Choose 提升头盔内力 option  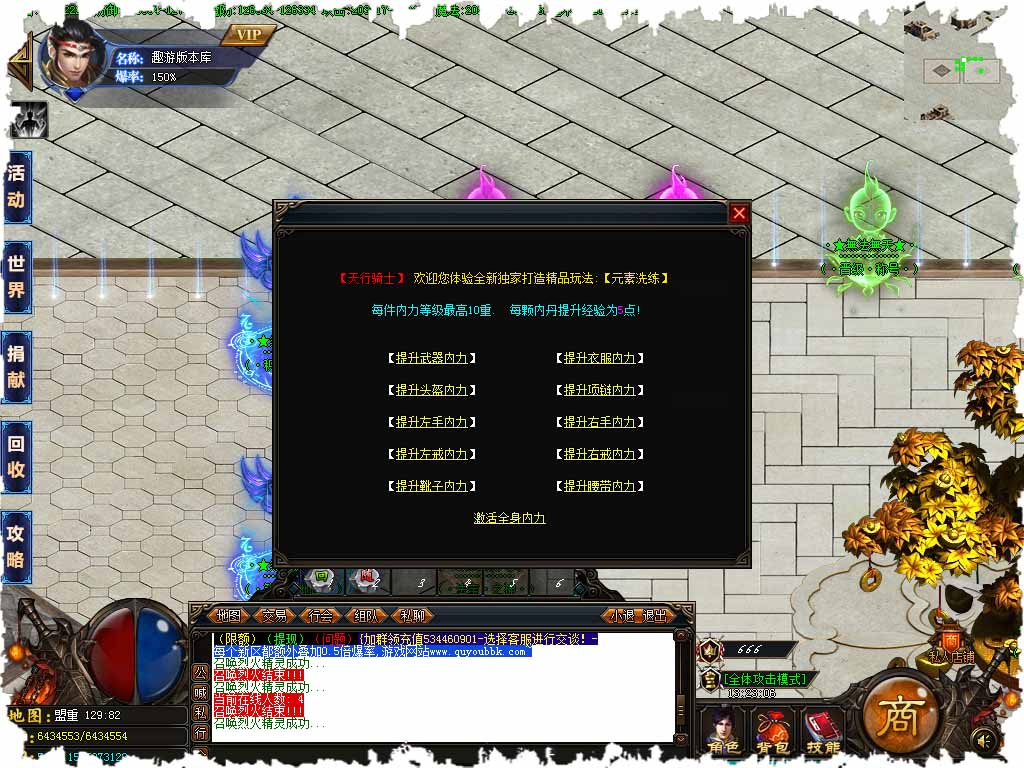(431, 390)
